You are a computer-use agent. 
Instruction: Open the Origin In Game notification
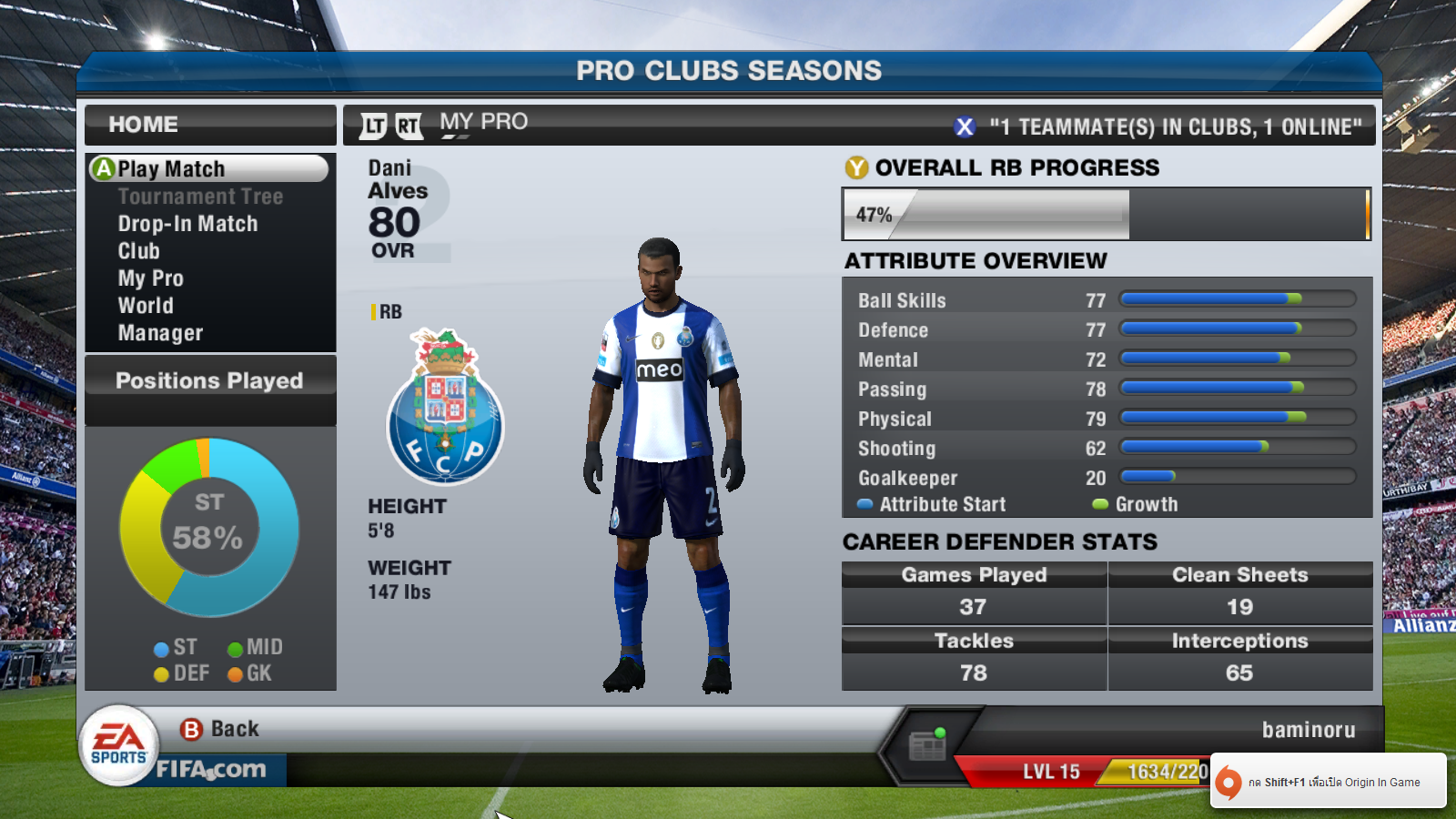point(1329,782)
